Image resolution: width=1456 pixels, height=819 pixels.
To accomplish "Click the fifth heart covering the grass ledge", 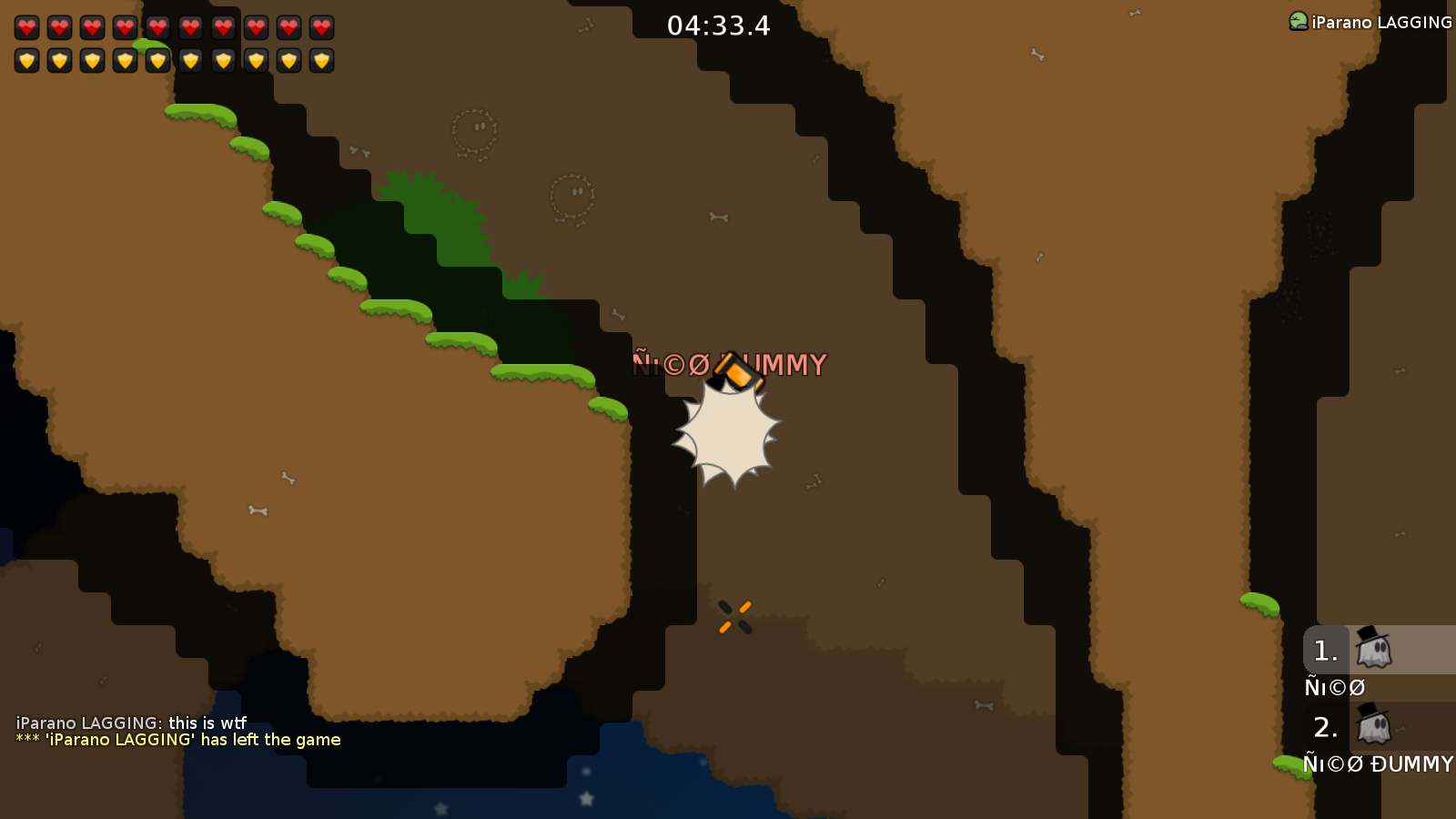I will tap(158, 27).
